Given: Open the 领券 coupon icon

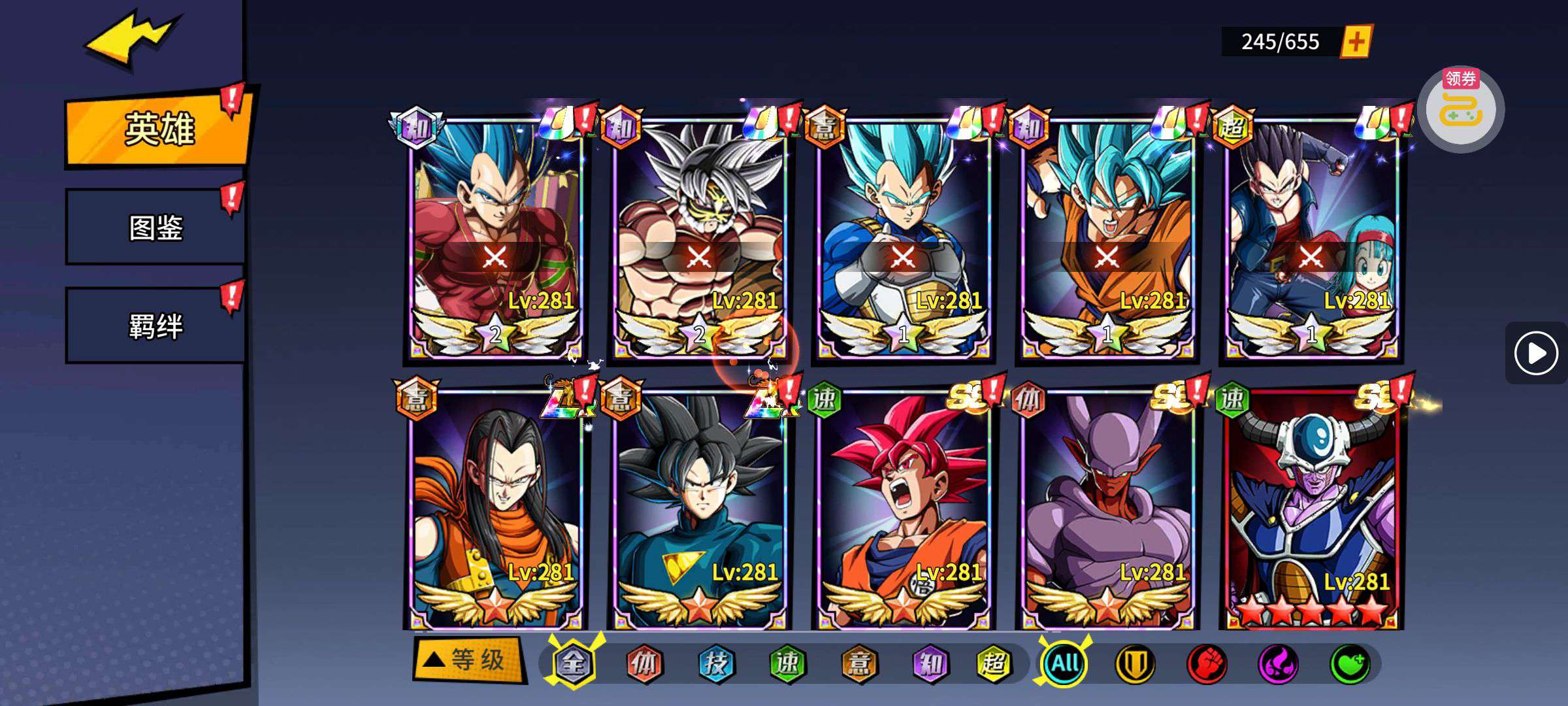Looking at the screenshot, I should point(1460,108).
